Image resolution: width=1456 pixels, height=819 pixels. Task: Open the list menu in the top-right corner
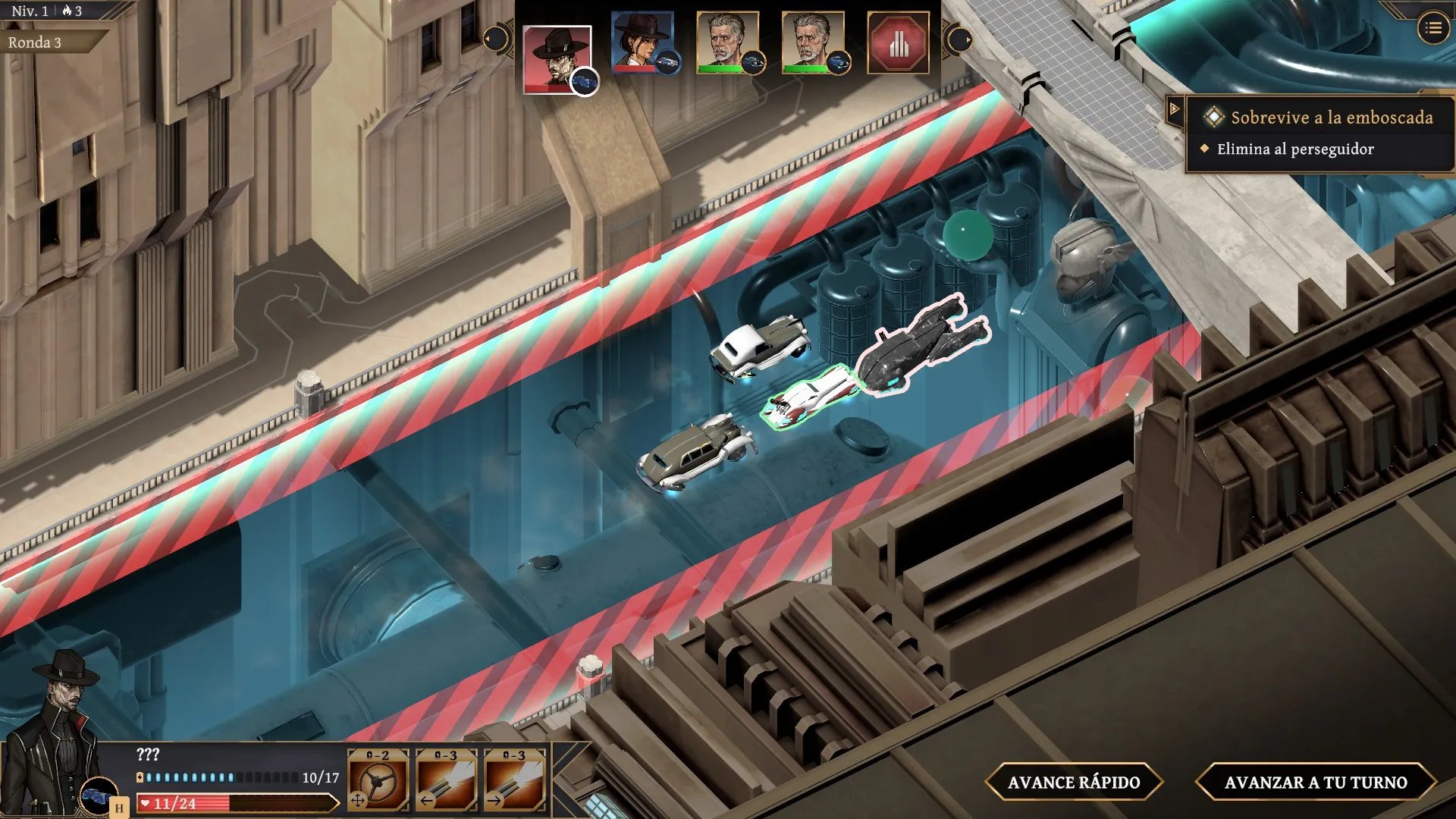[1432, 29]
